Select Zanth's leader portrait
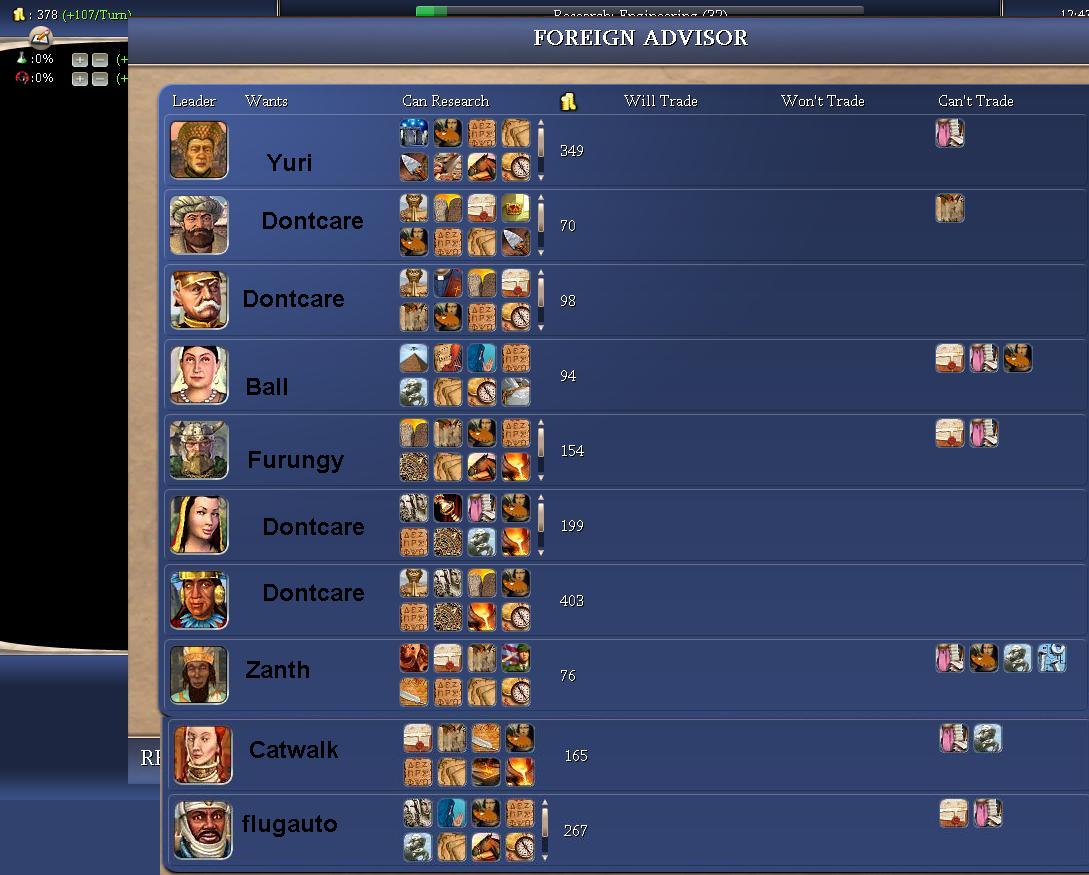The image size is (1089, 875). coord(199,675)
